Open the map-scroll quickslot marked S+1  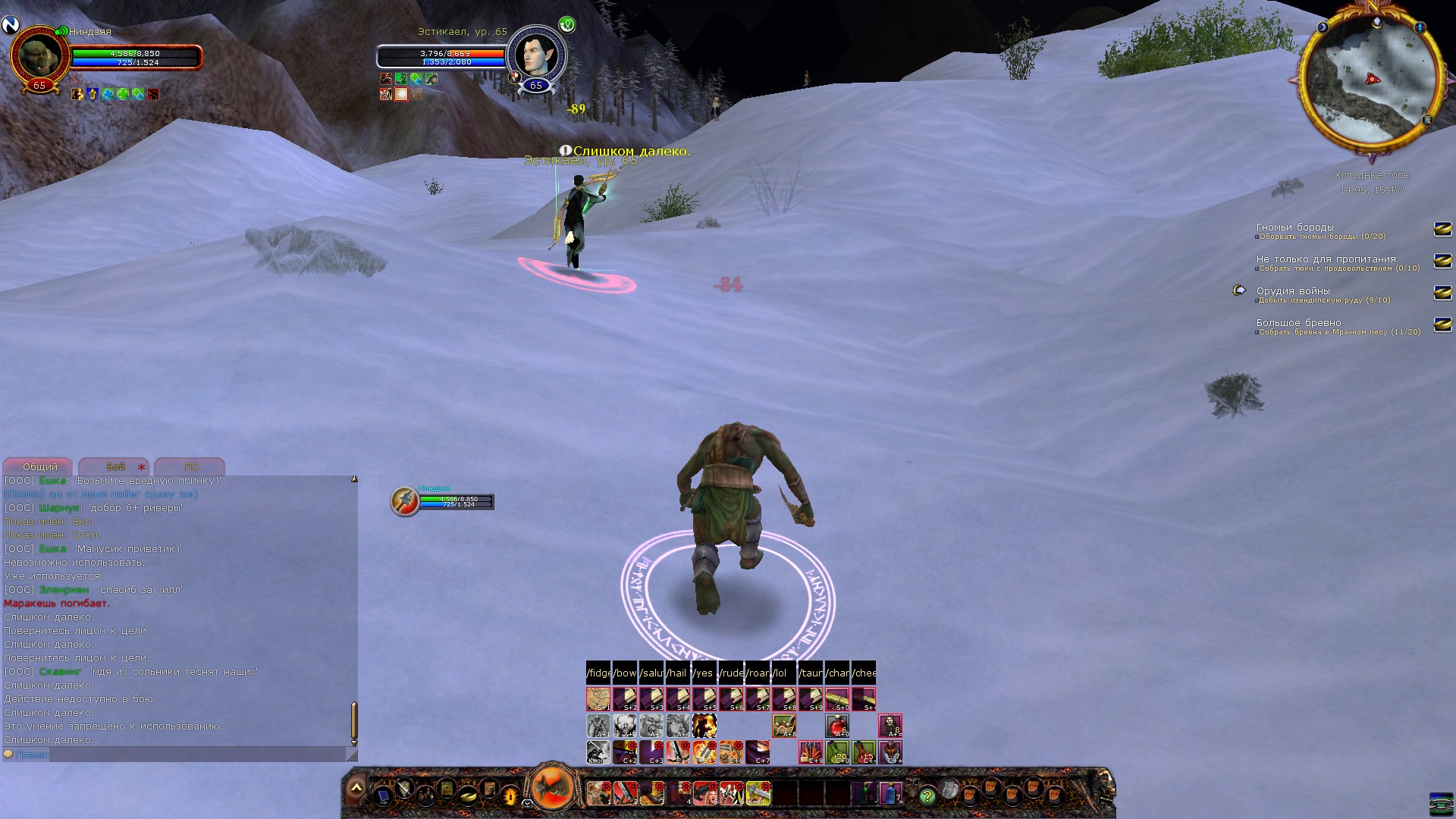[598, 698]
